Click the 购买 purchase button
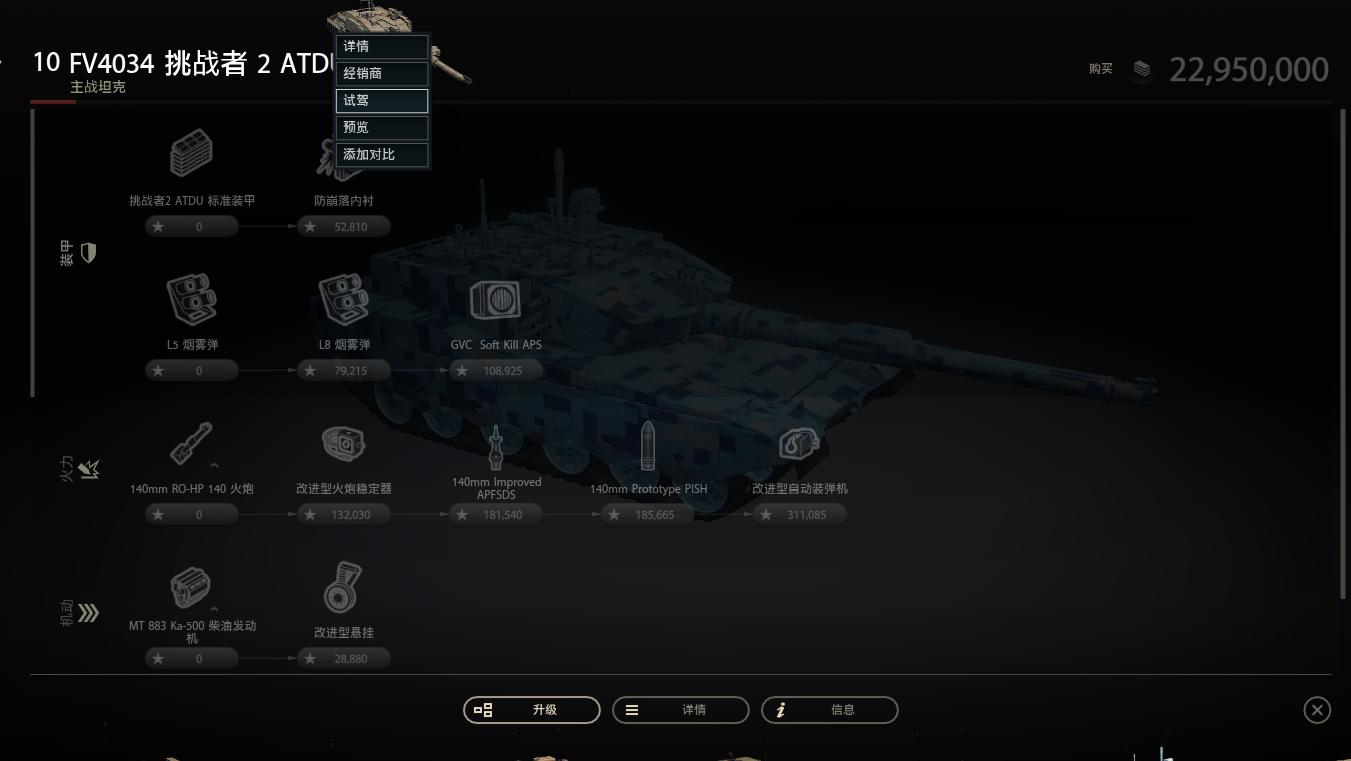The height and width of the screenshot is (761, 1351). (1100, 69)
